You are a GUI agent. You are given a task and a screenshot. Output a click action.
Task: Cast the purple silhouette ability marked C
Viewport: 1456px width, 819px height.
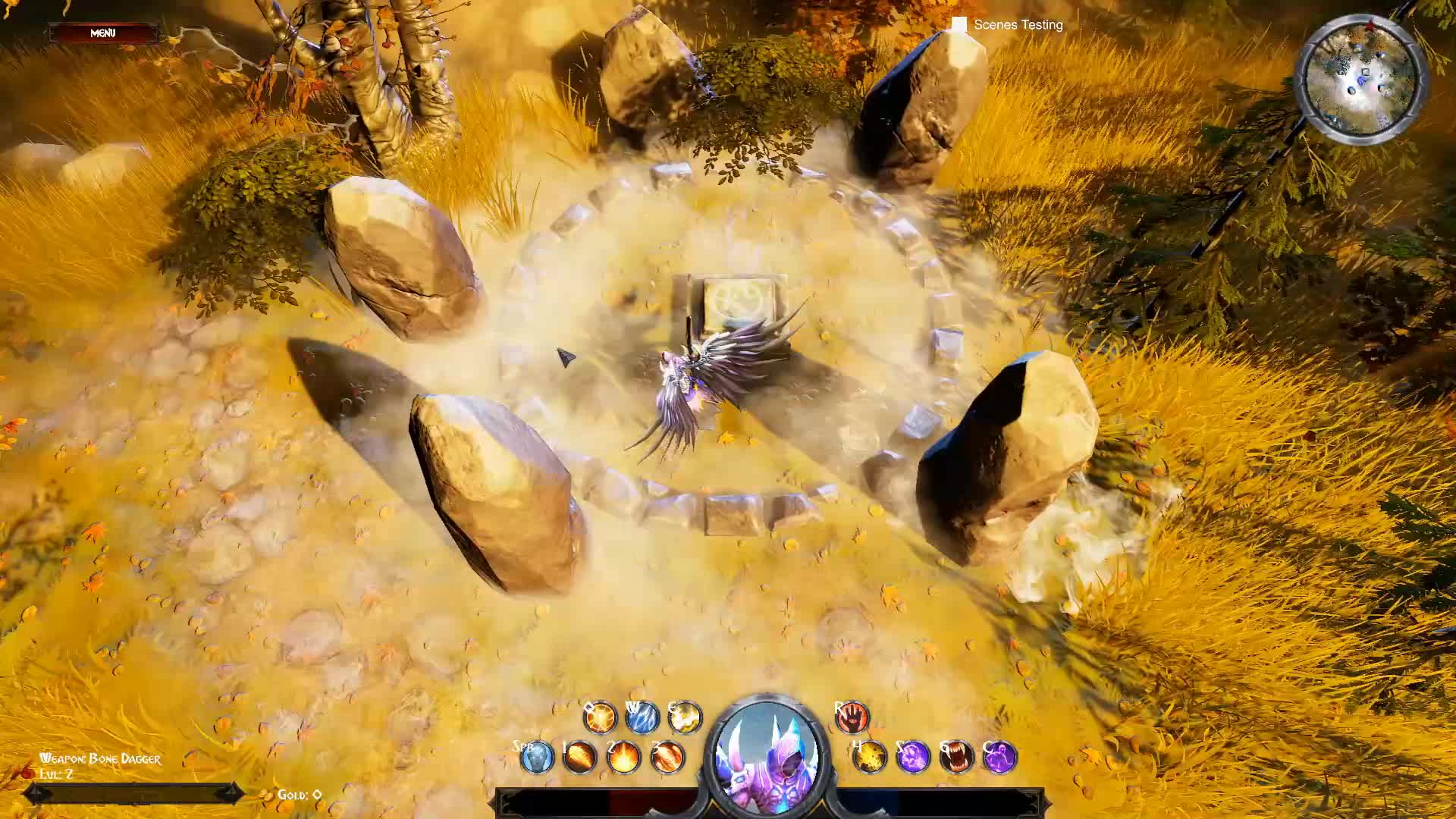[x=999, y=758]
